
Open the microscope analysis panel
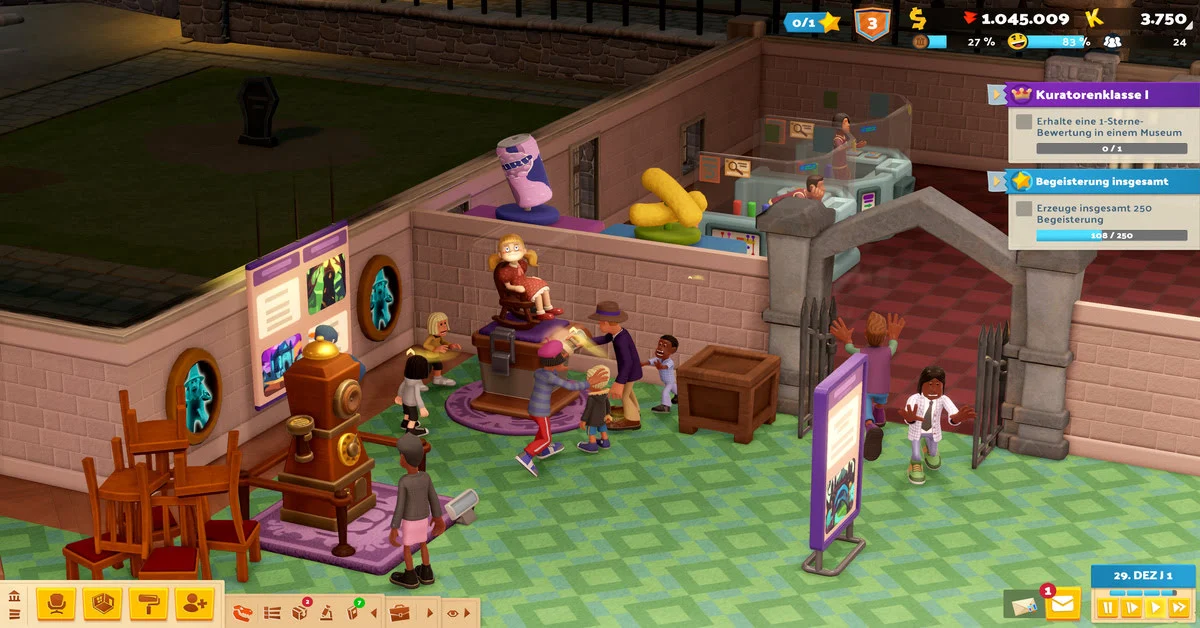coord(326,612)
